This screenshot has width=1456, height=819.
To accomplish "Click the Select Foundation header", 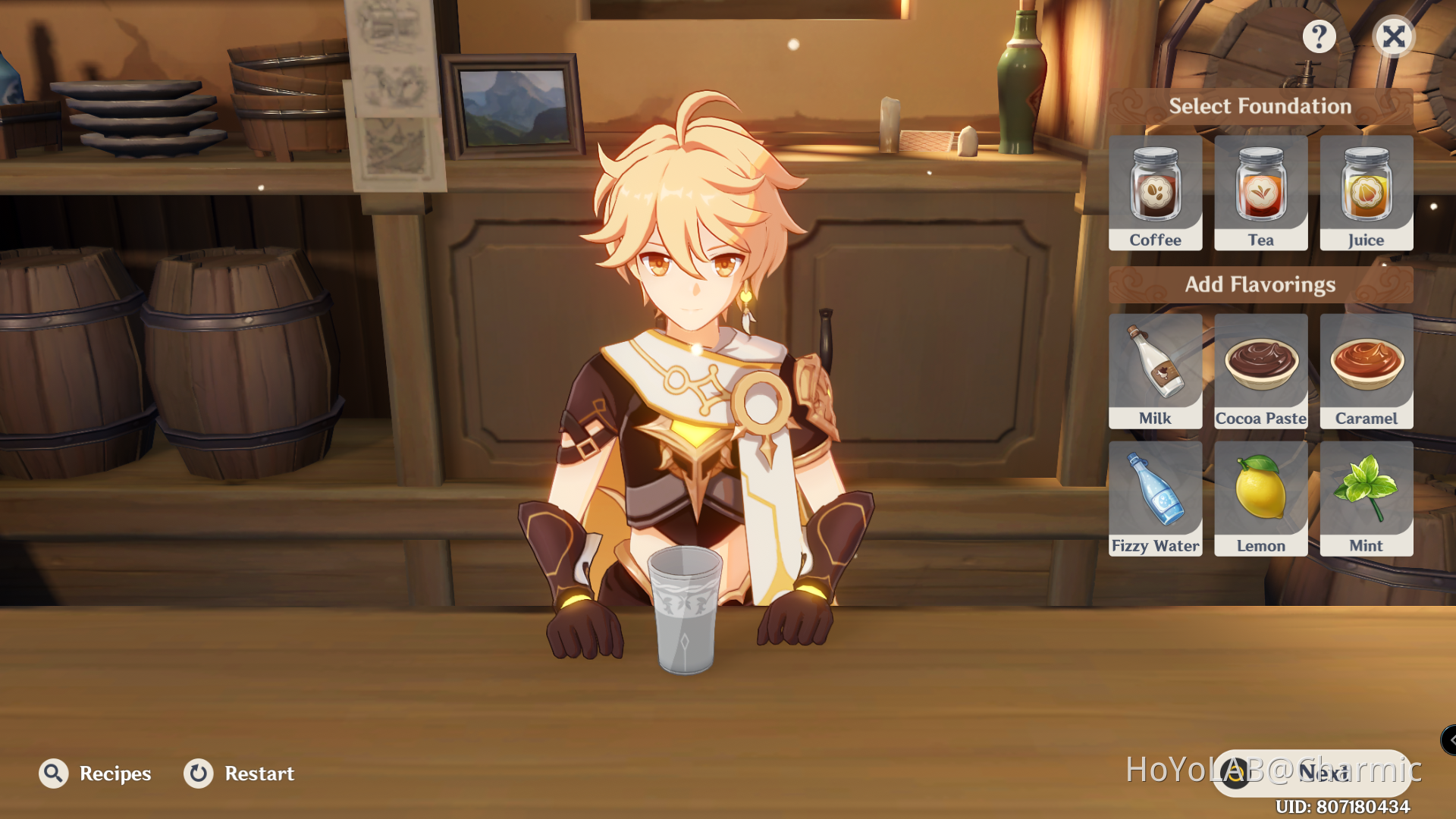I will coord(1259,106).
